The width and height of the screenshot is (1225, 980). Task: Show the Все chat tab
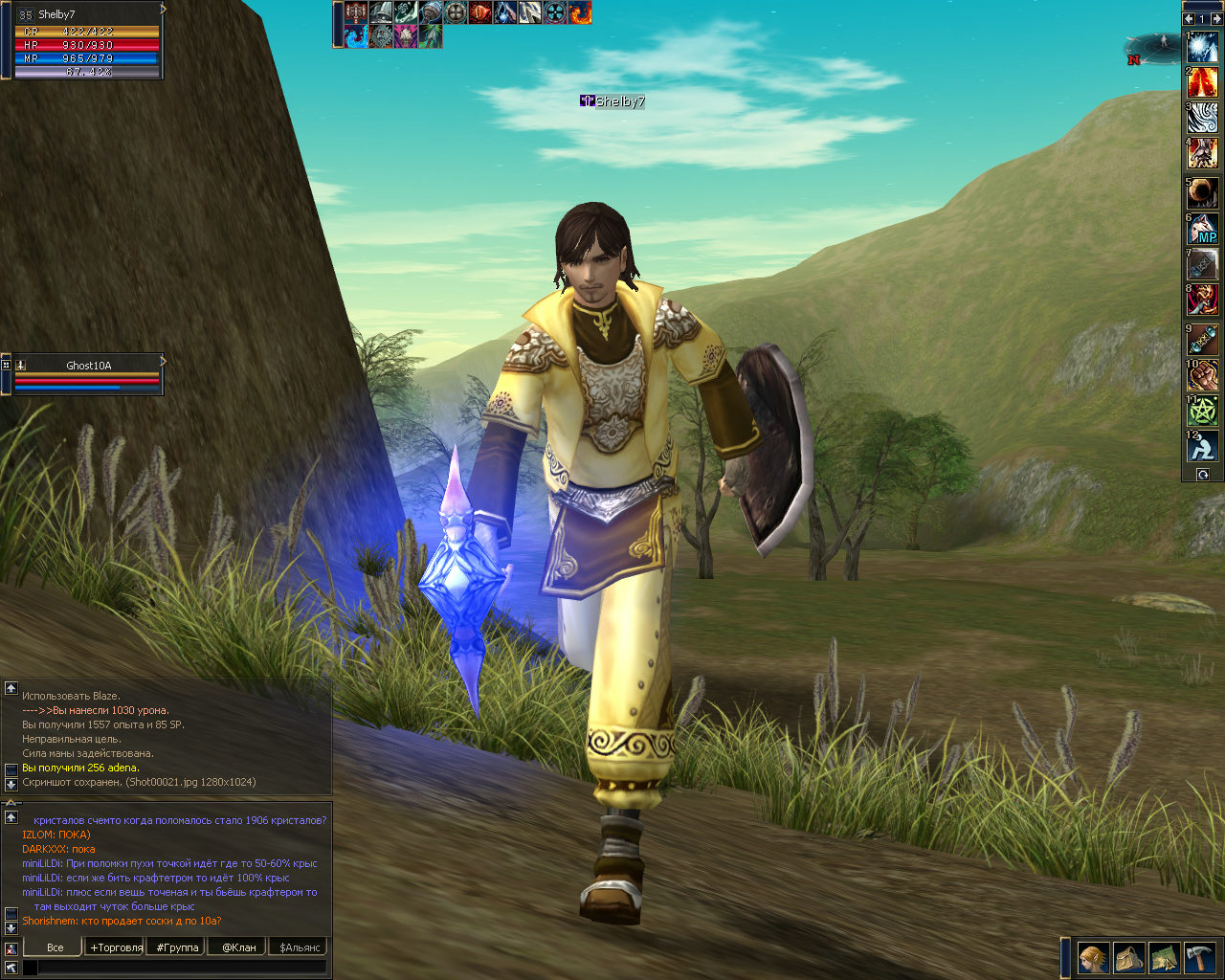pos(55,947)
